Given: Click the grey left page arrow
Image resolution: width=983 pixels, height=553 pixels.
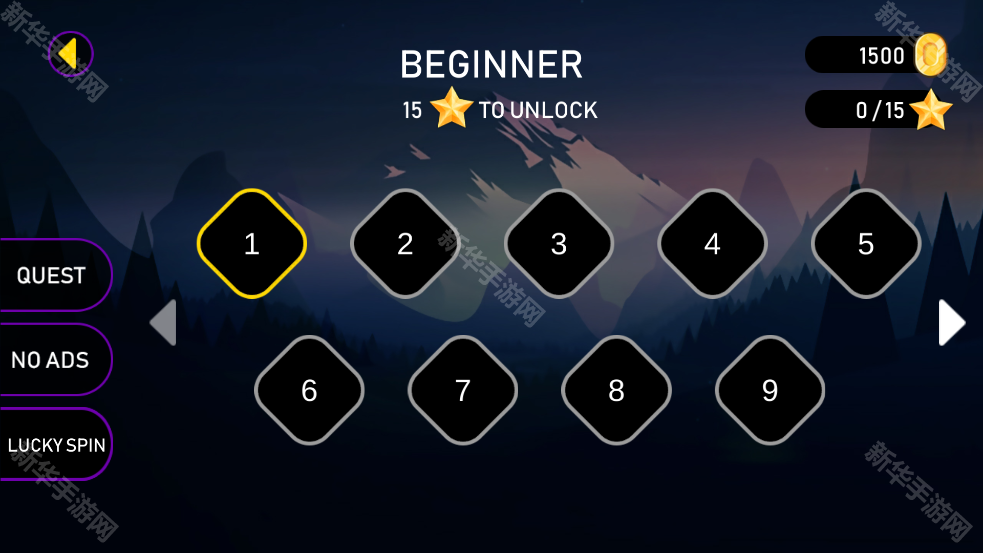Looking at the screenshot, I should [x=164, y=323].
